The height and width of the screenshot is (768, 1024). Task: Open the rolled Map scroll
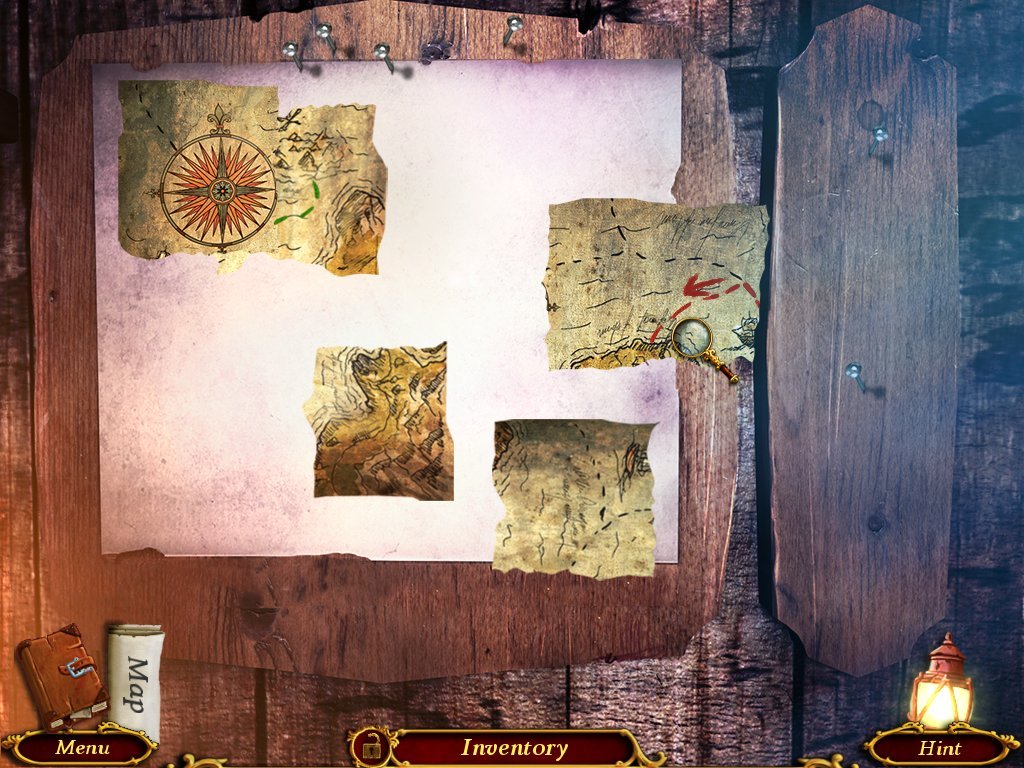click(x=135, y=669)
